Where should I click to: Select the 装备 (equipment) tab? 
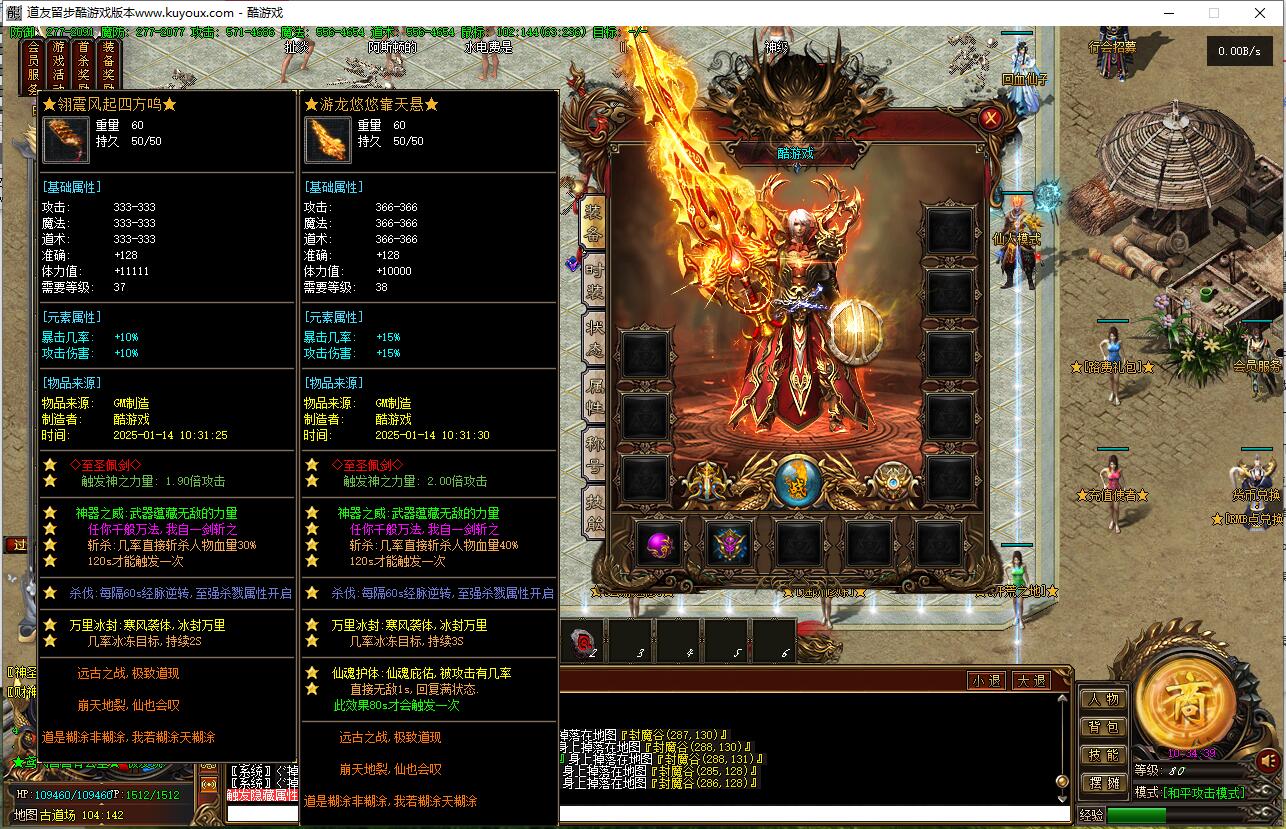tap(594, 222)
